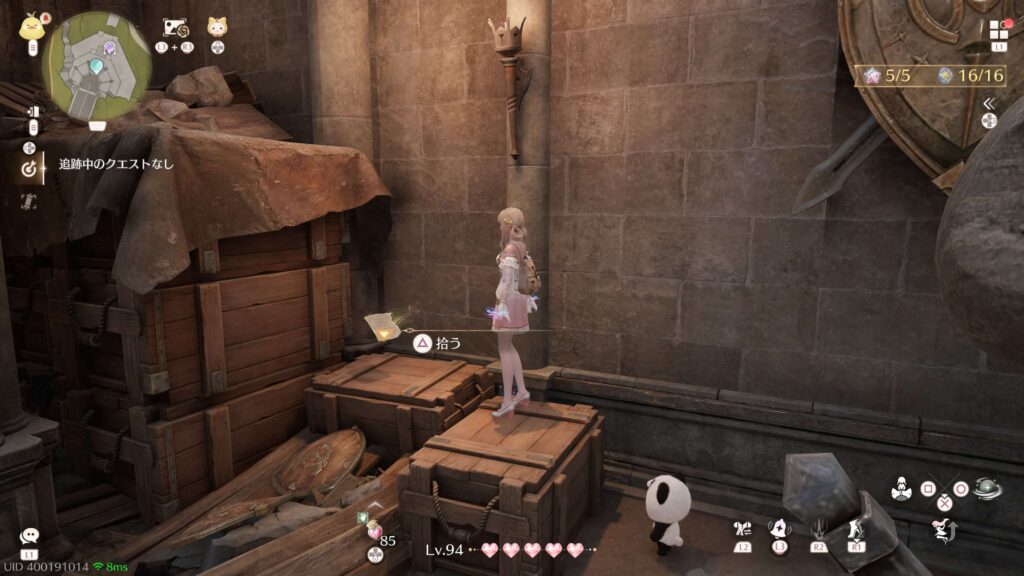Click the door exit icon below the chick

(x=32, y=112)
